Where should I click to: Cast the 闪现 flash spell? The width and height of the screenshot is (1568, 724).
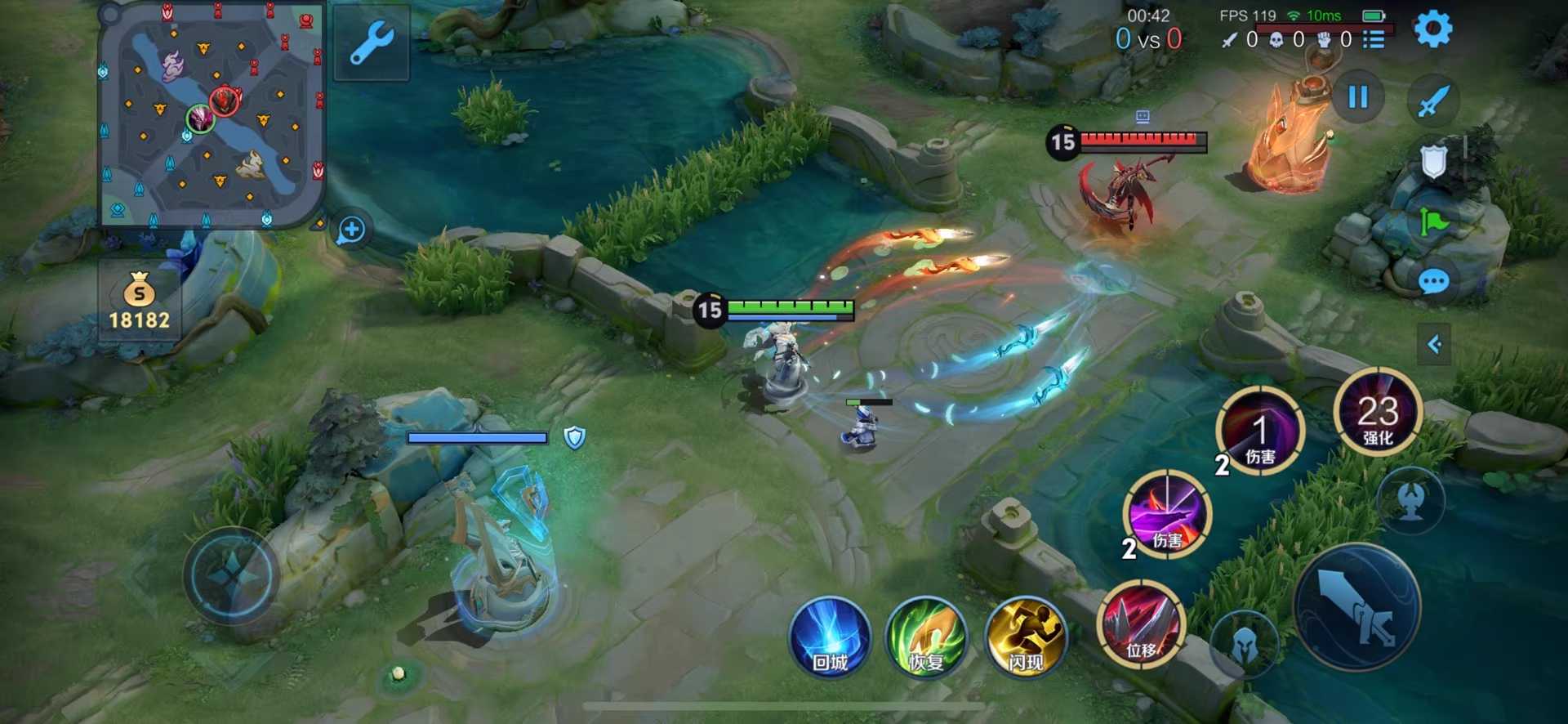[x=1026, y=637]
